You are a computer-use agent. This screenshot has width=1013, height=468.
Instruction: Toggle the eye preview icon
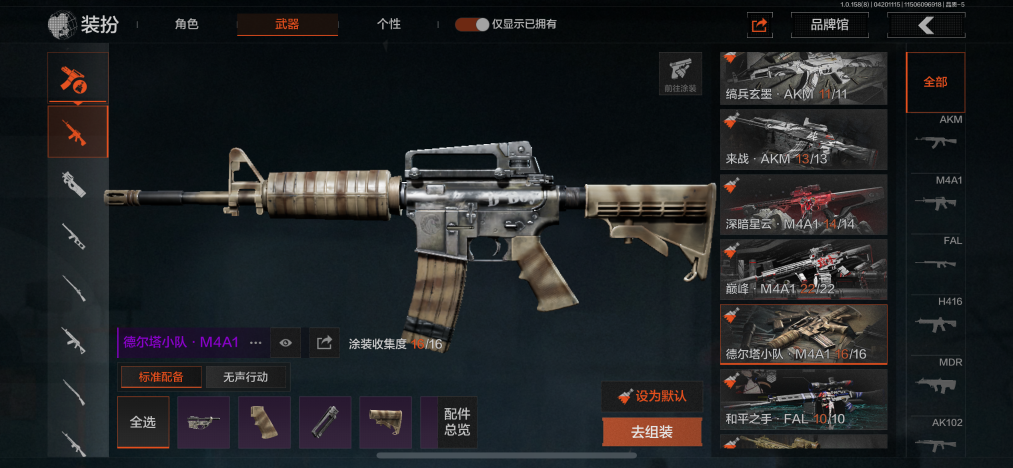(286, 343)
